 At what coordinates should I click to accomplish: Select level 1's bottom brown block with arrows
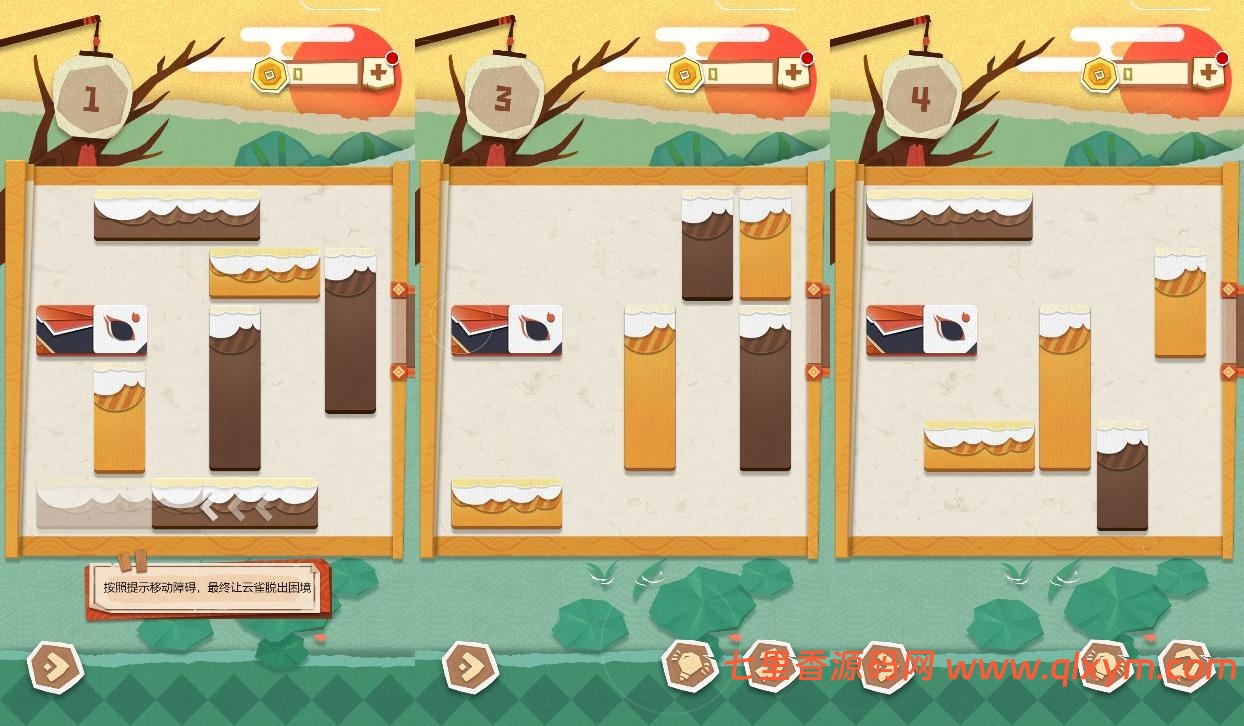pyautogui.click(x=234, y=505)
